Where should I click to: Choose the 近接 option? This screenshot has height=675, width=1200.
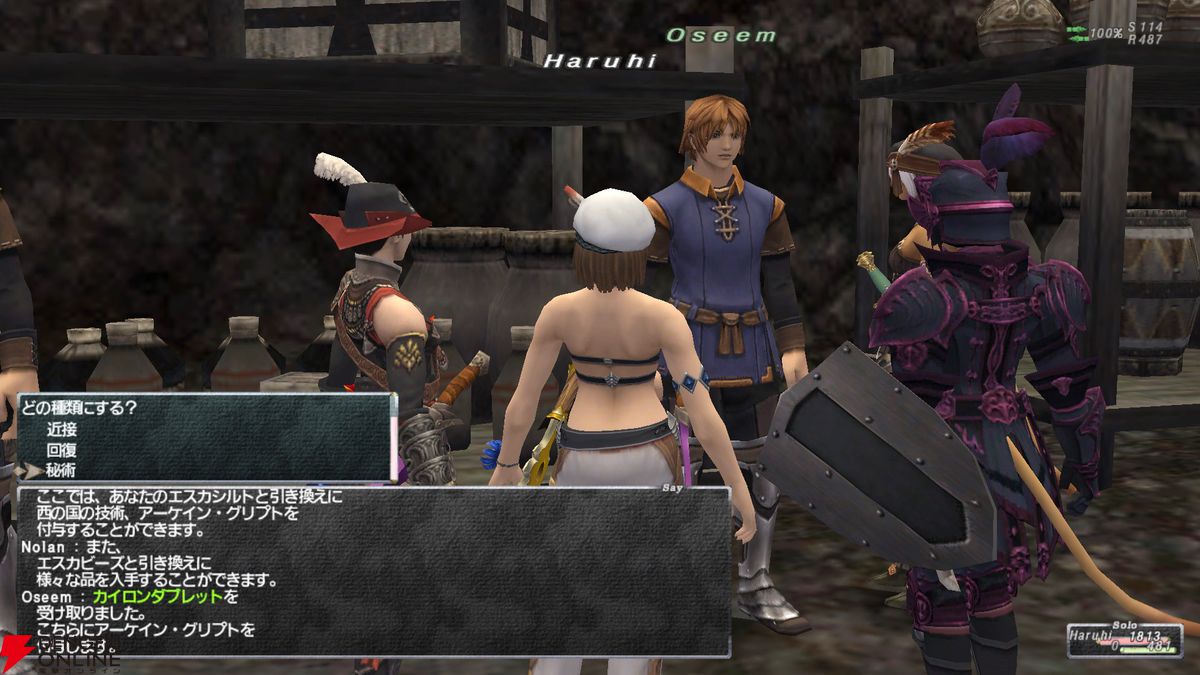tap(61, 429)
